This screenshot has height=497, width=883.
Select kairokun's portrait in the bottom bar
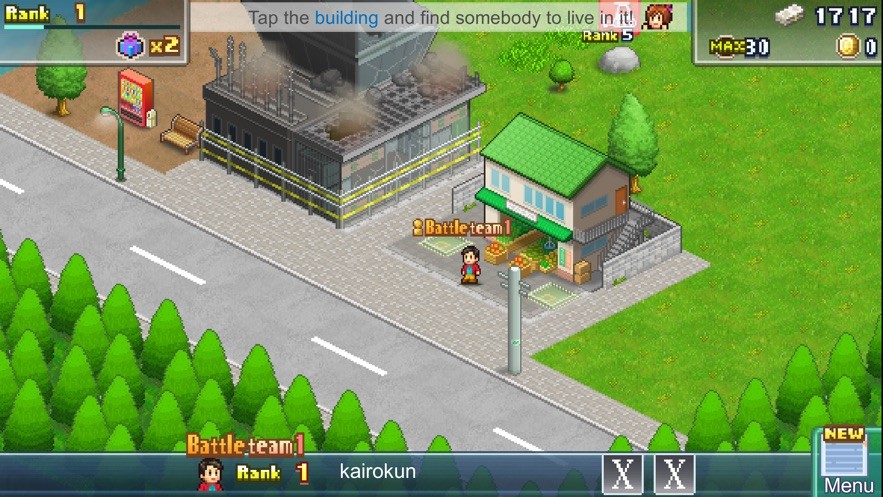(210, 473)
